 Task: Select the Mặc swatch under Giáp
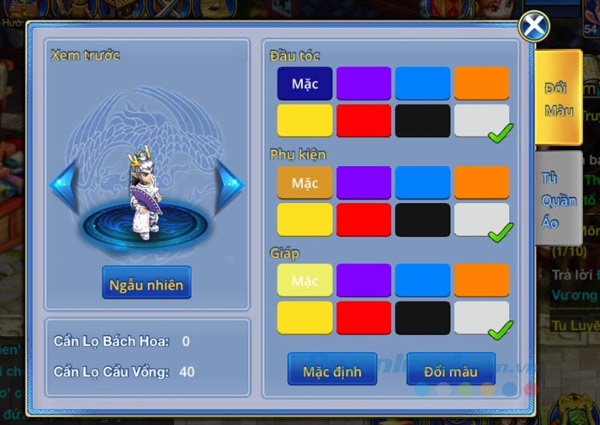pos(305,281)
